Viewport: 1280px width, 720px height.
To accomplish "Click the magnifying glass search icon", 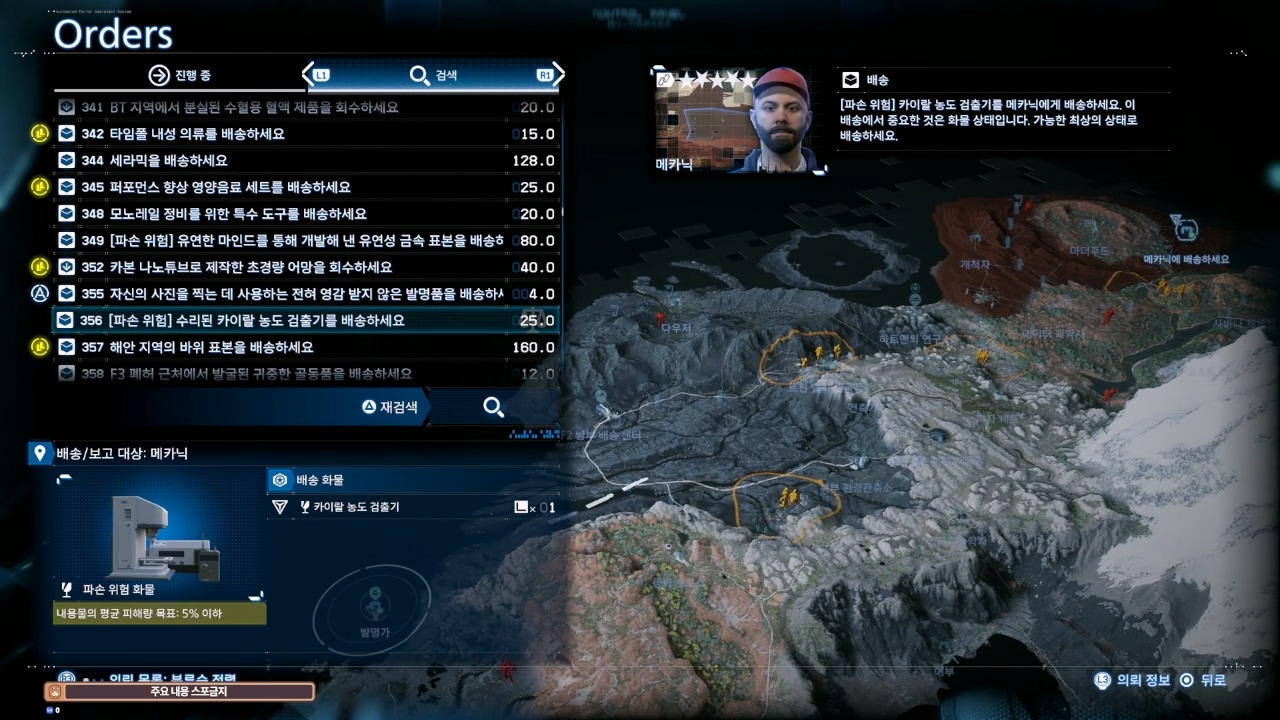I will tap(493, 407).
